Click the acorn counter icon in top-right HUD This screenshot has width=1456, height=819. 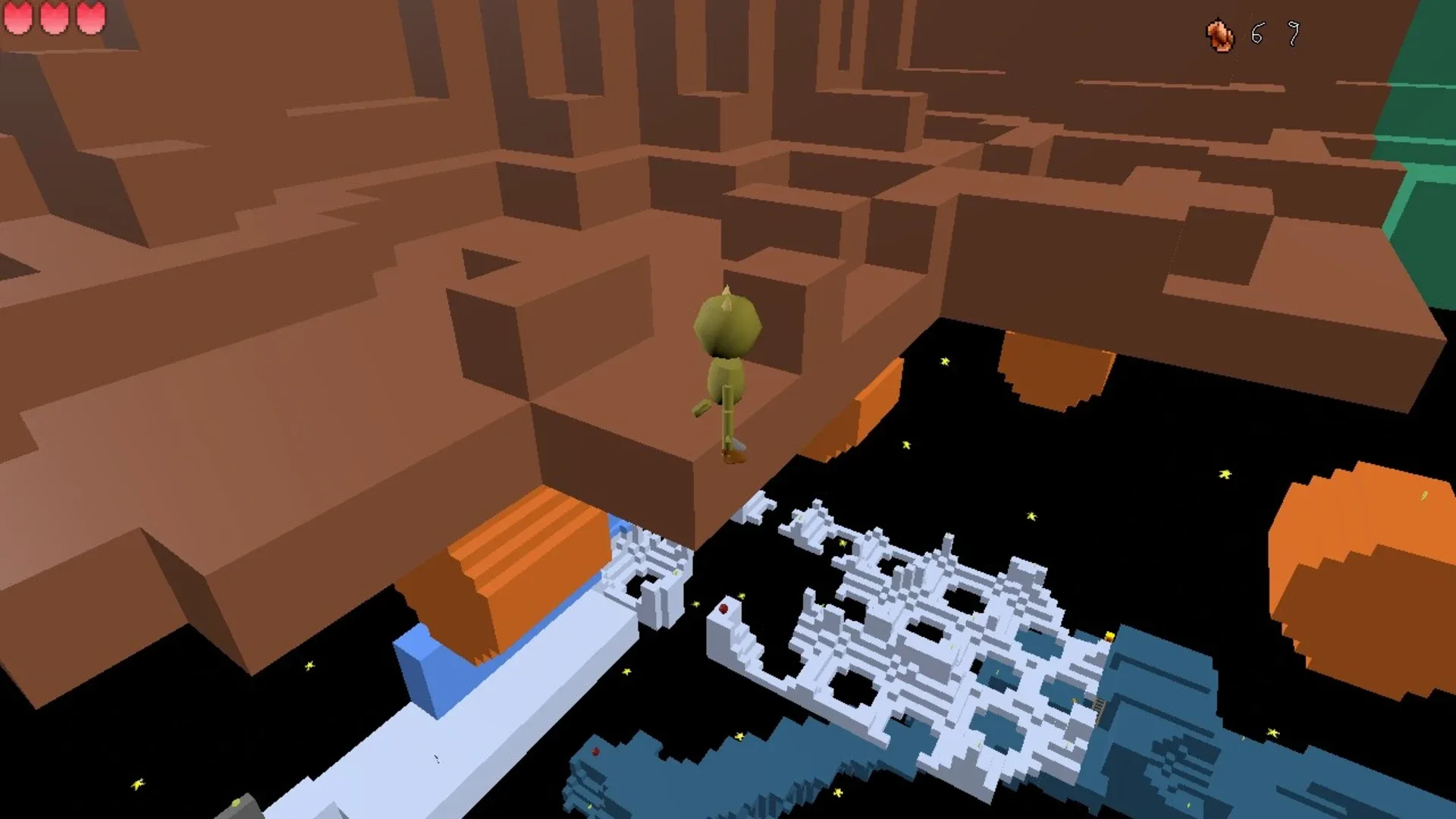tap(1221, 33)
